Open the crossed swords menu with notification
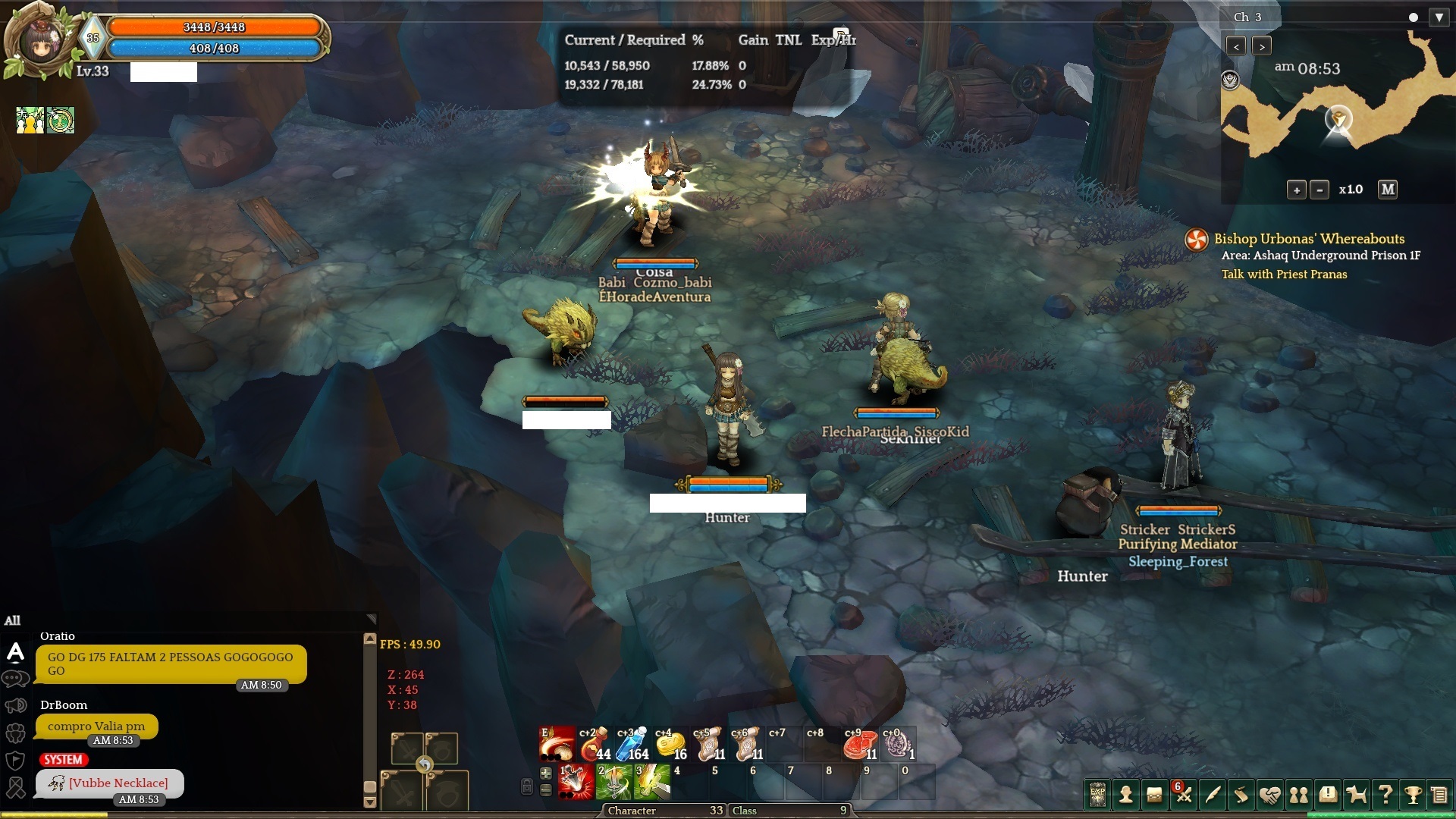Image resolution: width=1456 pixels, height=819 pixels. [1184, 795]
